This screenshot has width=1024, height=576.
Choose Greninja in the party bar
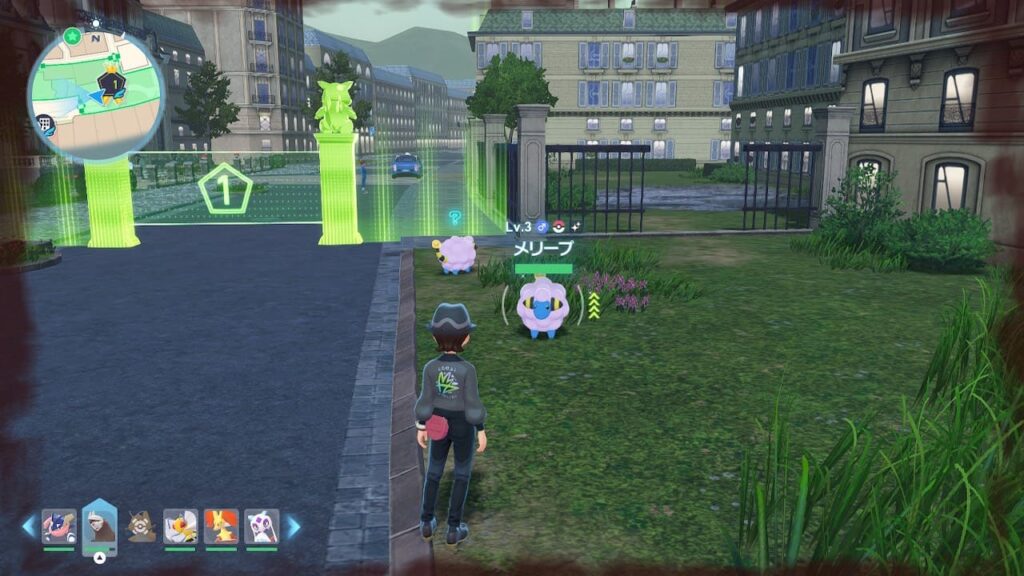tap(58, 526)
